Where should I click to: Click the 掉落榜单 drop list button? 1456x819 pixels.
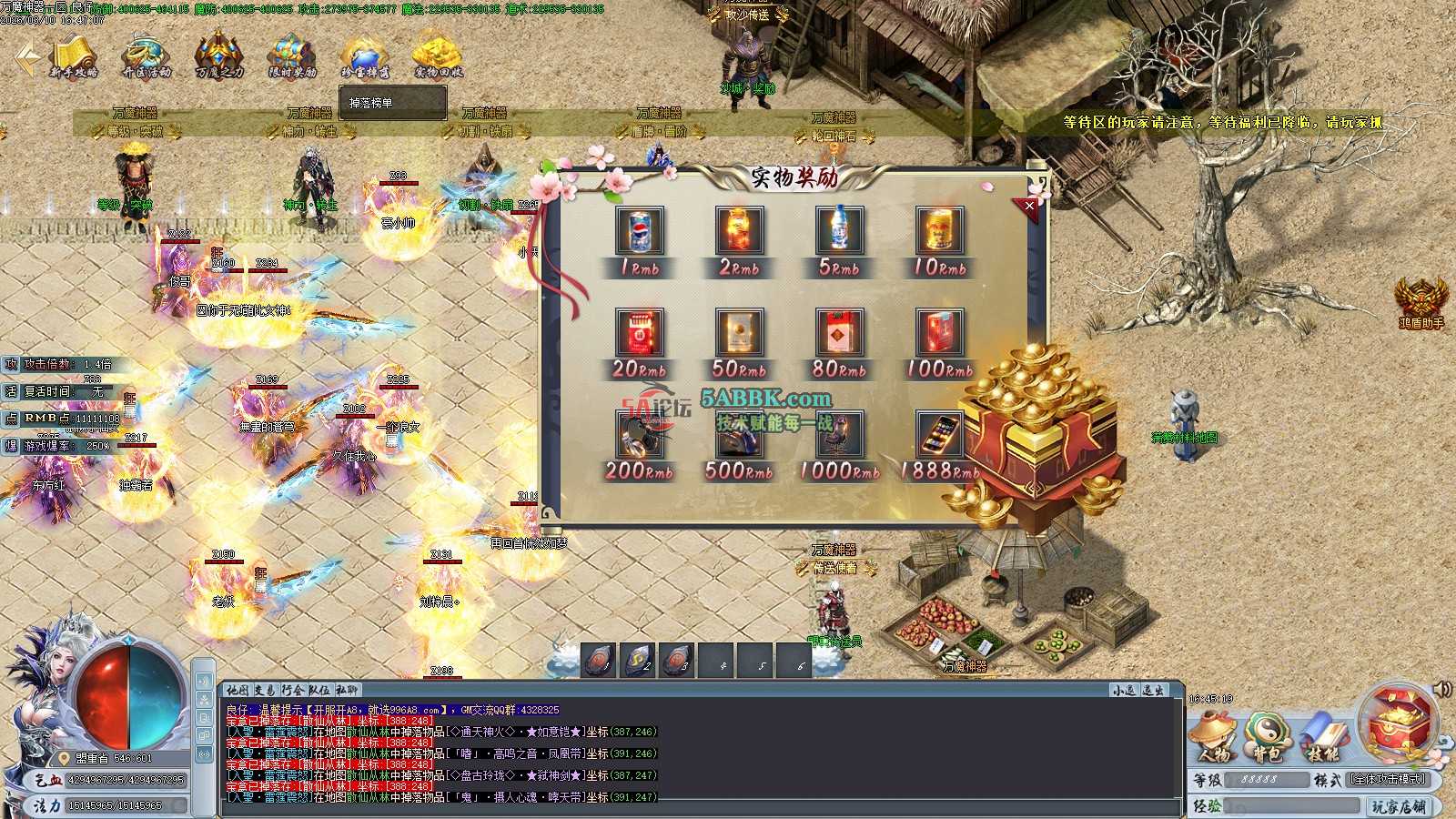[x=392, y=103]
